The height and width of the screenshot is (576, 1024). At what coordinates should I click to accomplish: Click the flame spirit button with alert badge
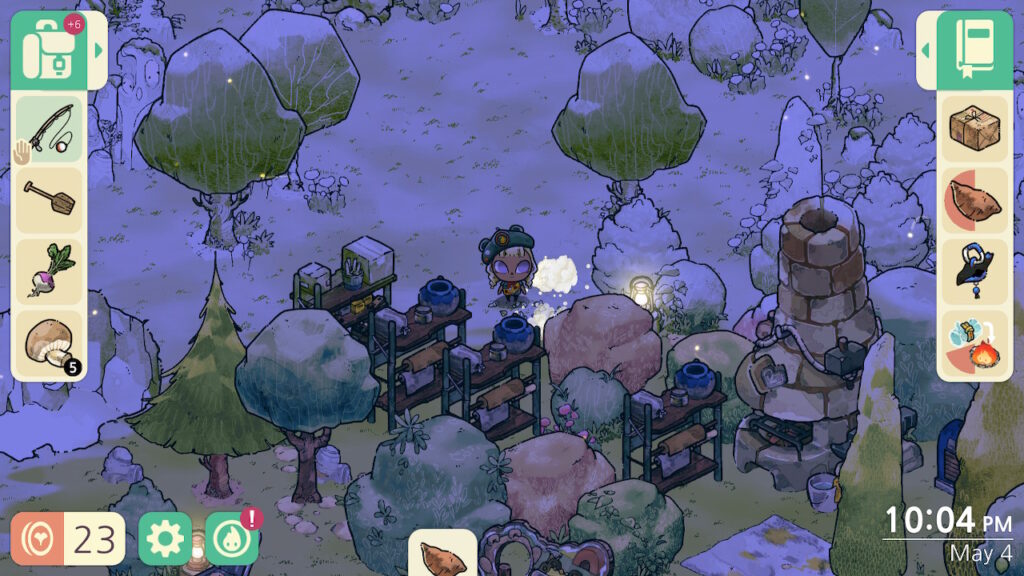[232, 539]
